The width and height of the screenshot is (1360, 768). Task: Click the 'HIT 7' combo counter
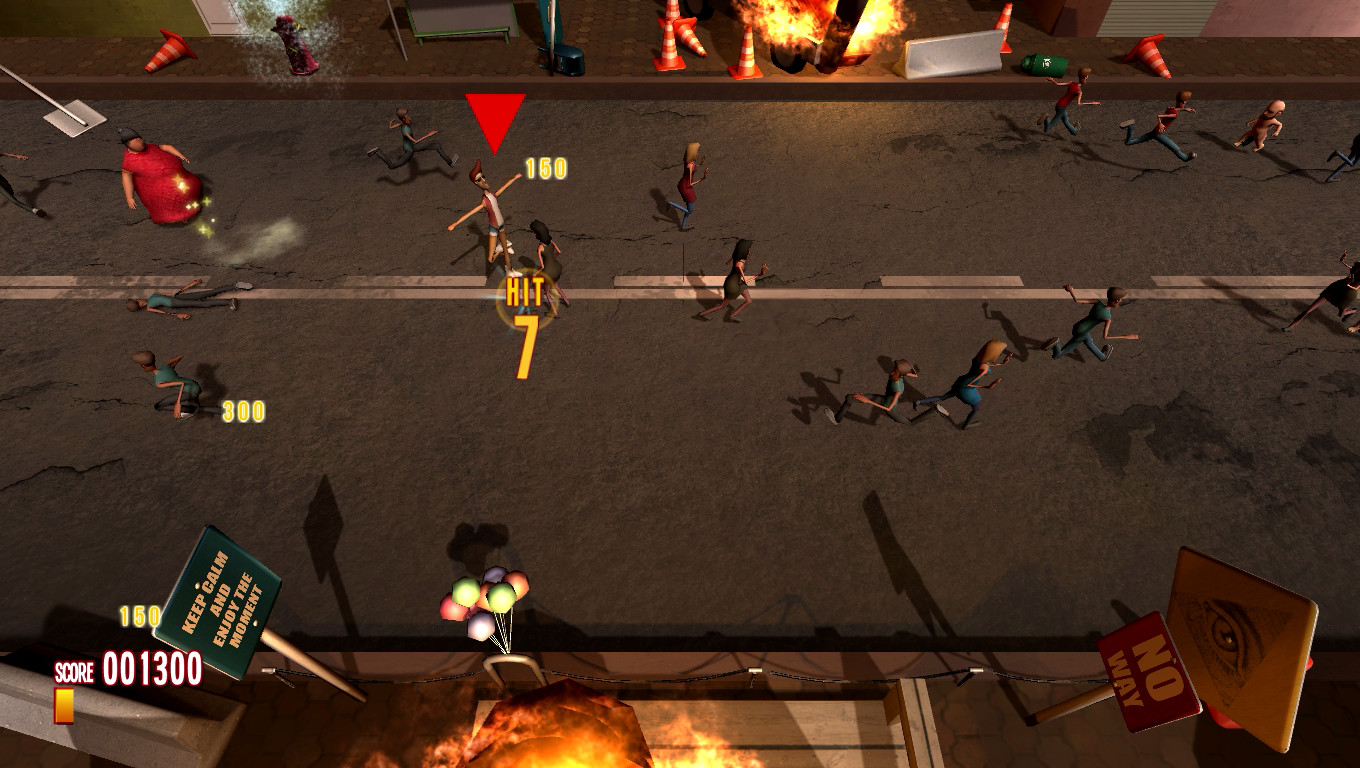[524, 320]
